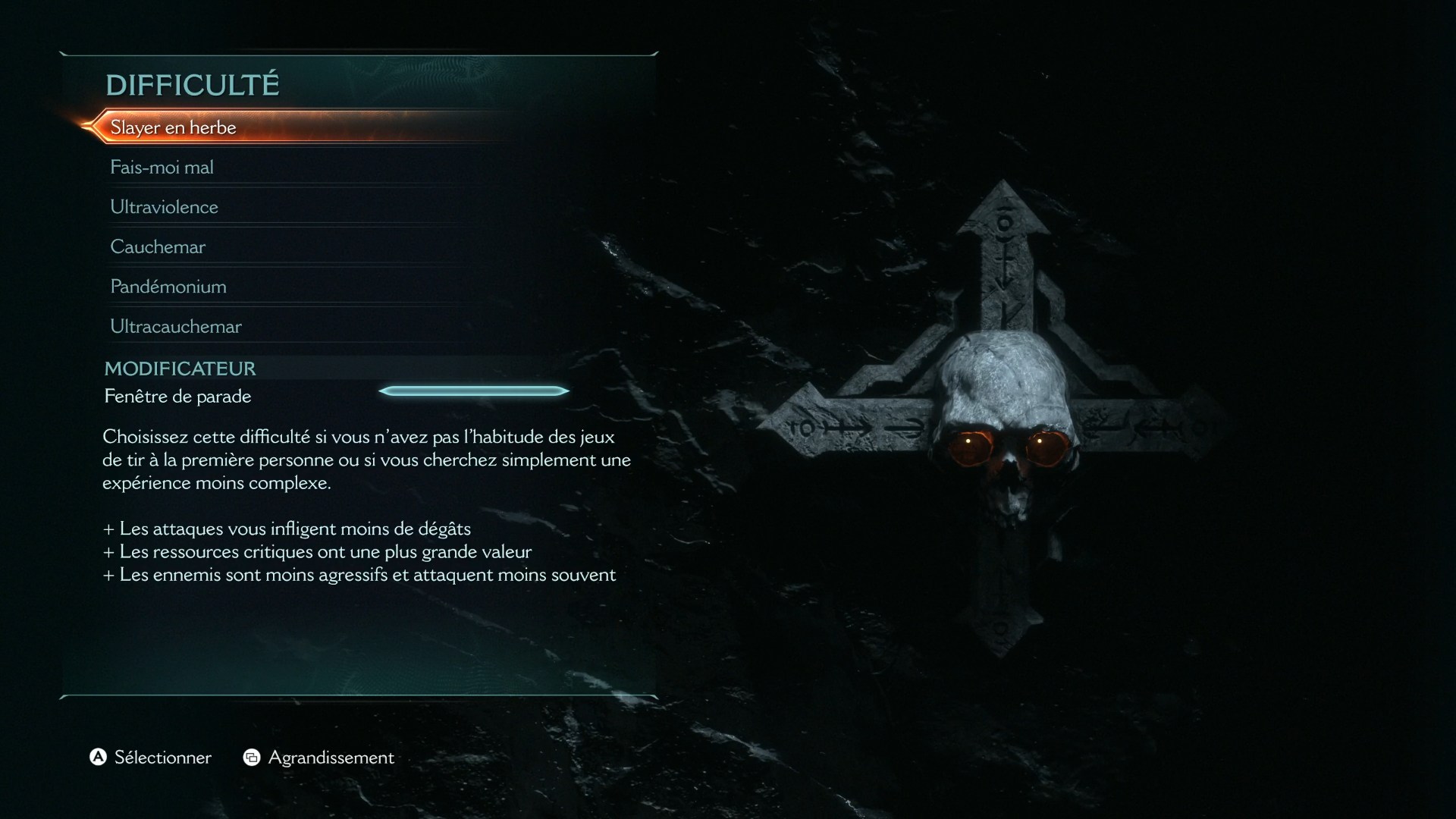Screen dimensions: 1456x819
Task: Expand the MODIFICATEUR section
Action: [x=180, y=369]
